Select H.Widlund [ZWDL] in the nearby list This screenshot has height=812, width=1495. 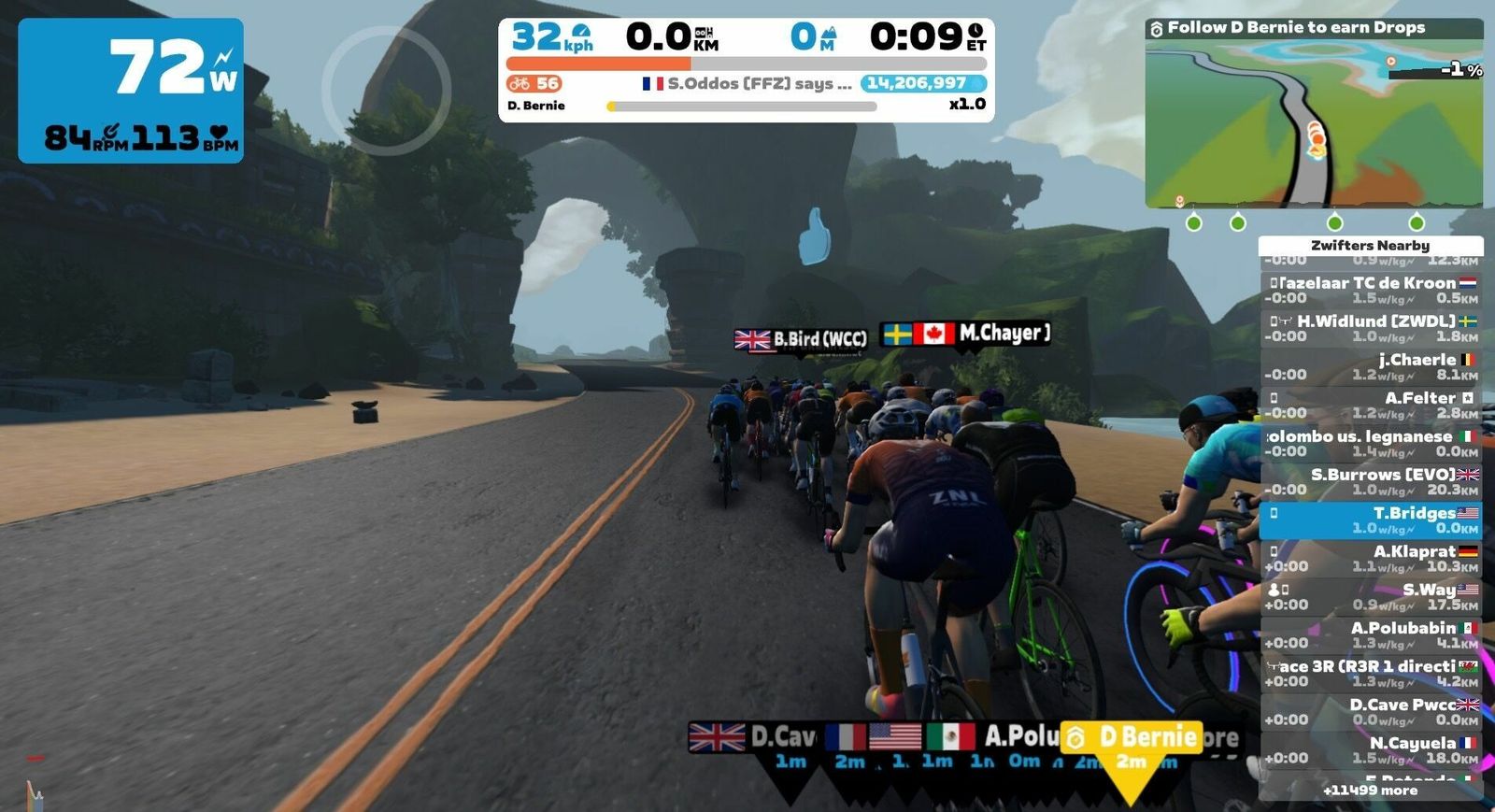(1371, 329)
